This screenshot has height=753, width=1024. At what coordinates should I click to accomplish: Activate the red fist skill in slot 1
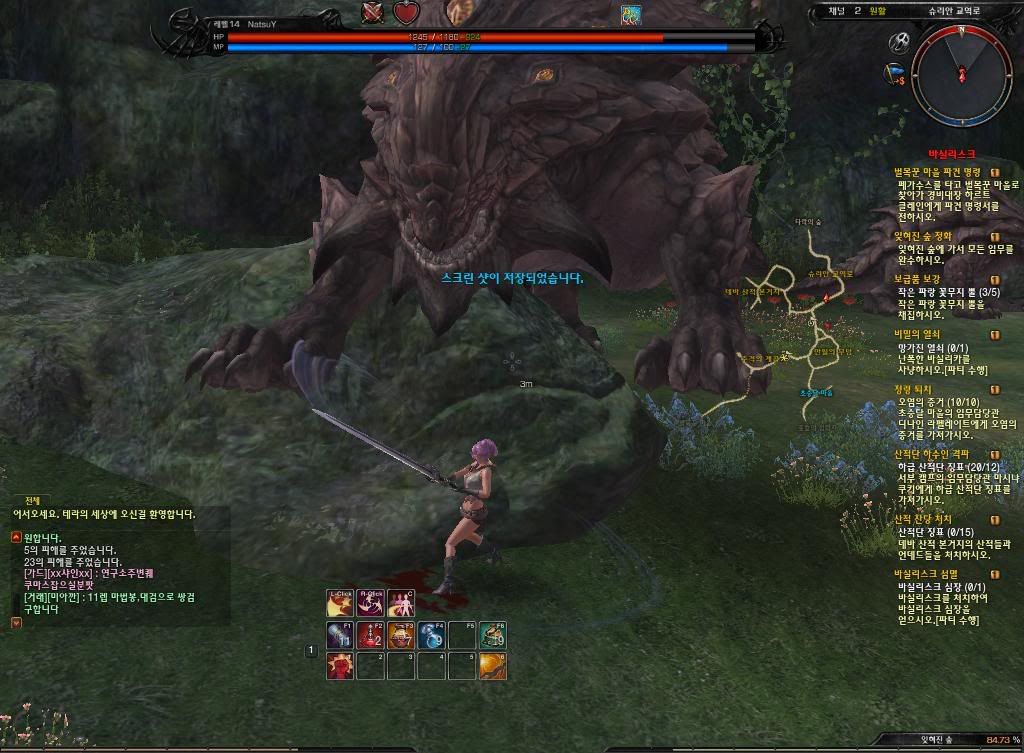tap(340, 666)
